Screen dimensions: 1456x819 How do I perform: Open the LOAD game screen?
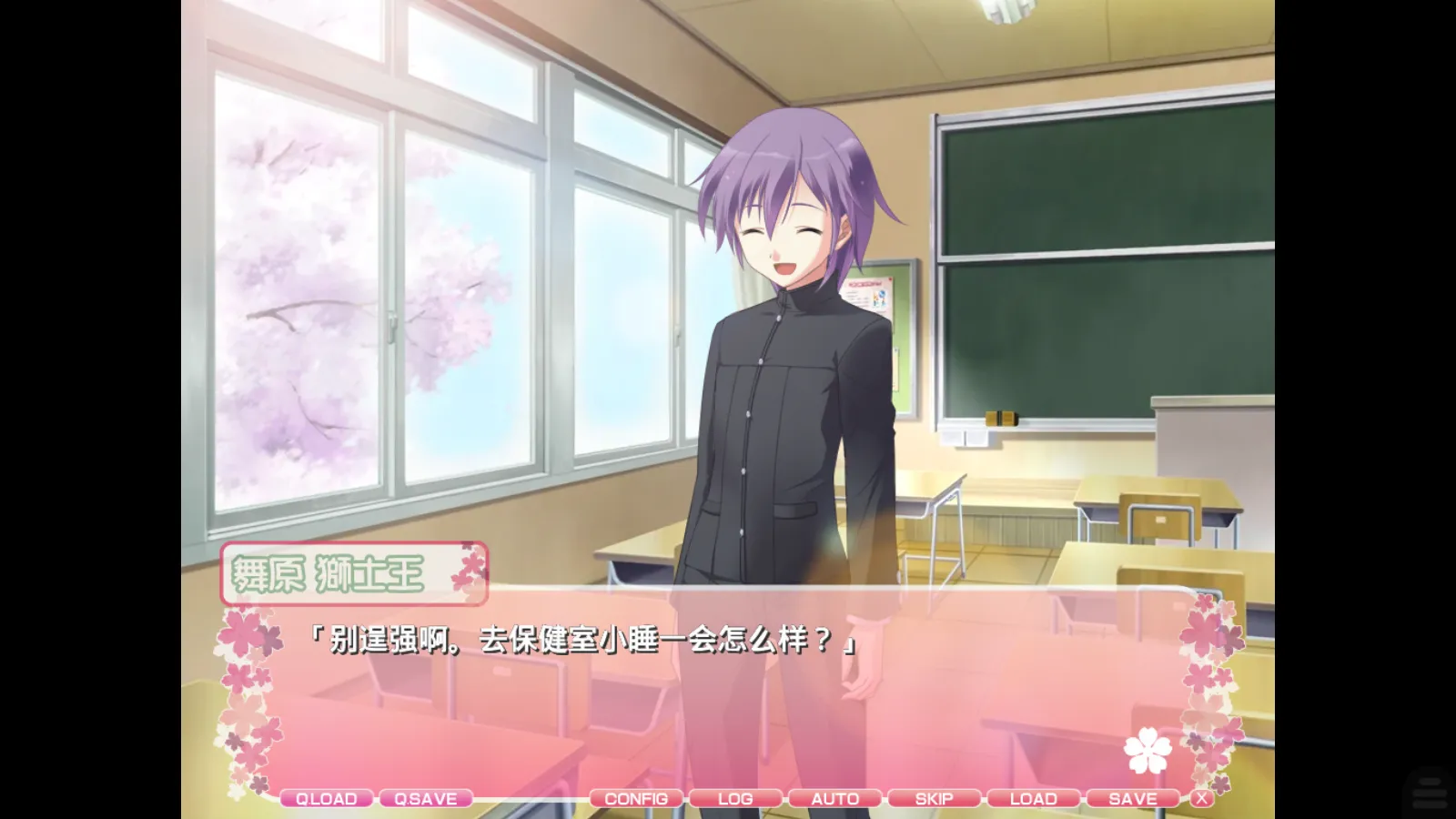coord(1033,798)
